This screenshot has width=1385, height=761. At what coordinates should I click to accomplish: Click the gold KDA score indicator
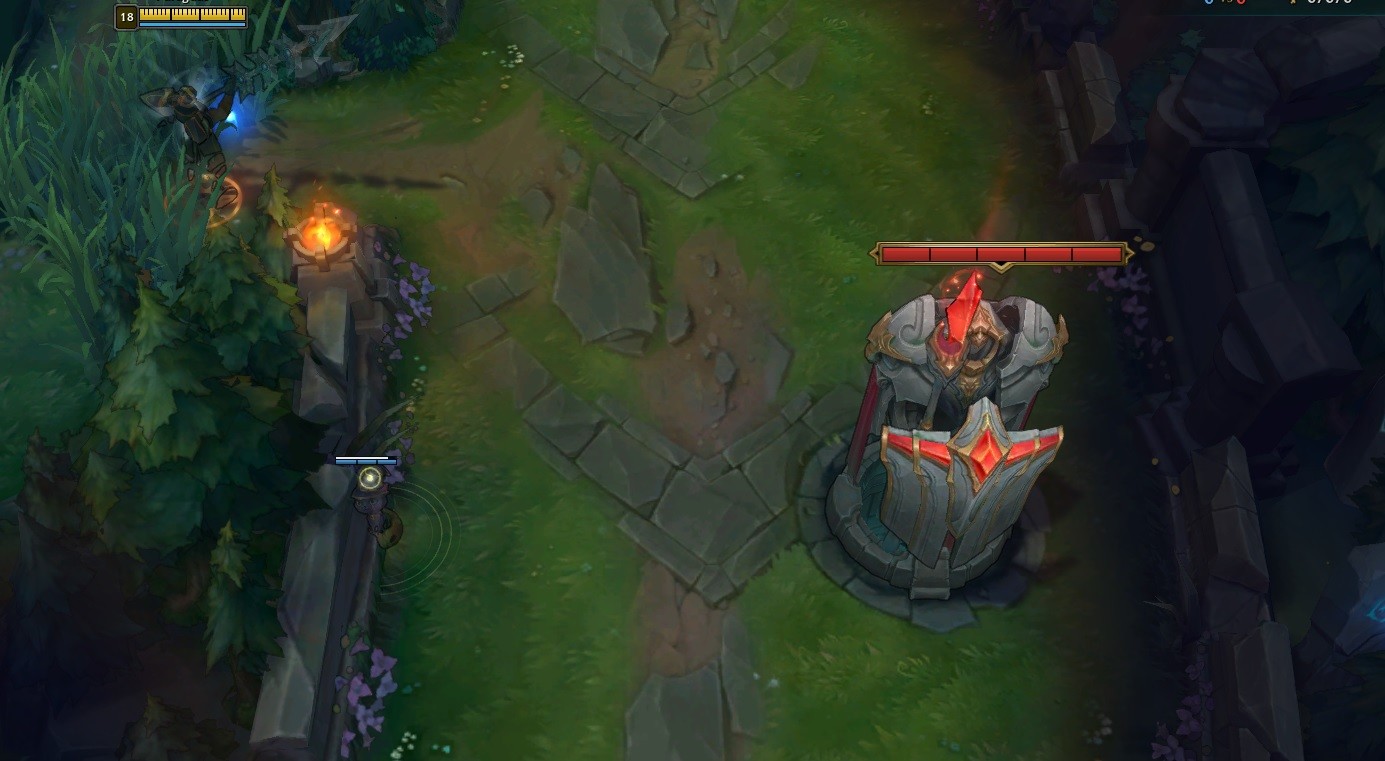pyautogui.click(x=1292, y=3)
